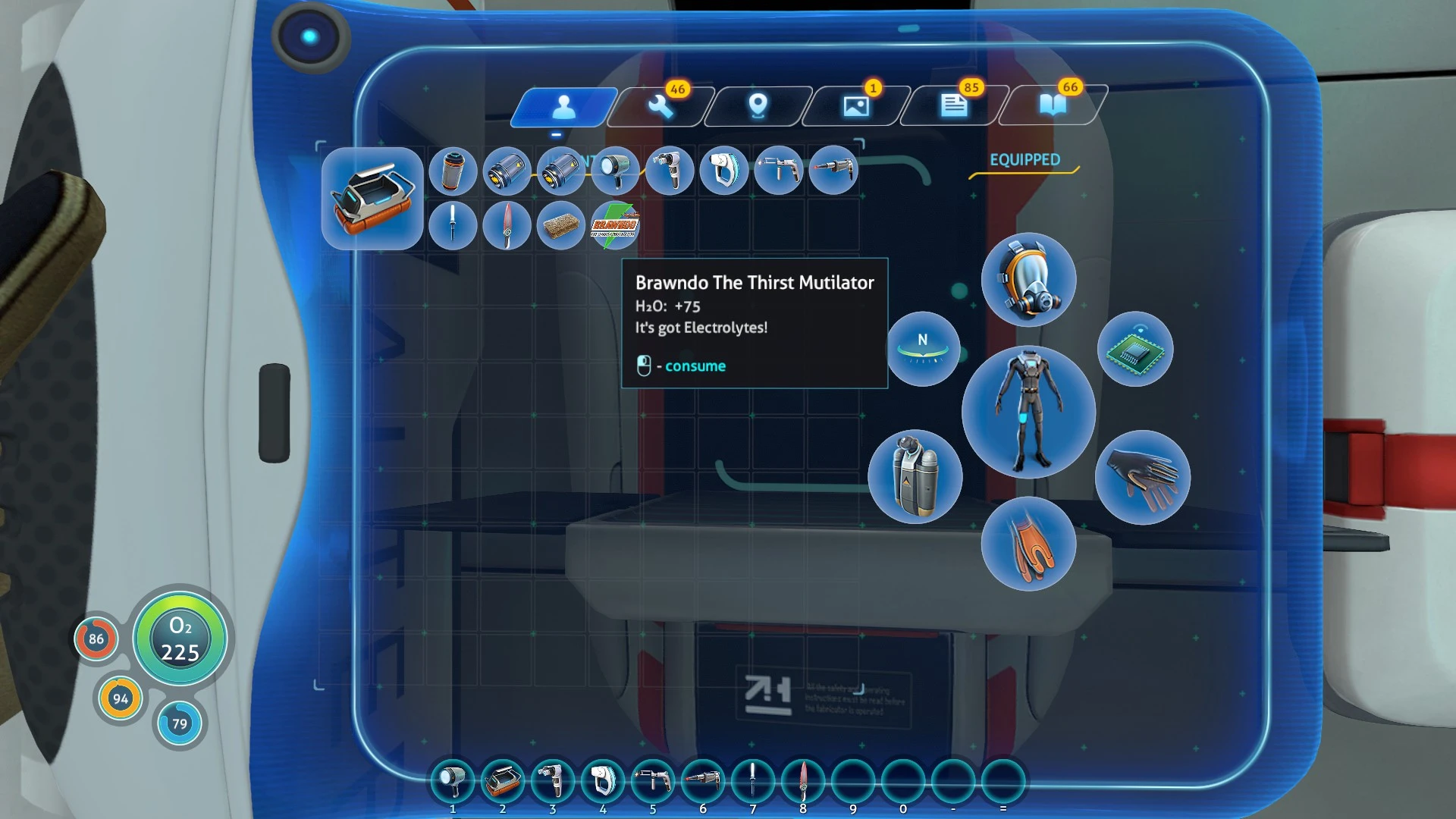Click the laser cutter in the inventory grid
This screenshot has width=1456, height=819.
(833, 171)
